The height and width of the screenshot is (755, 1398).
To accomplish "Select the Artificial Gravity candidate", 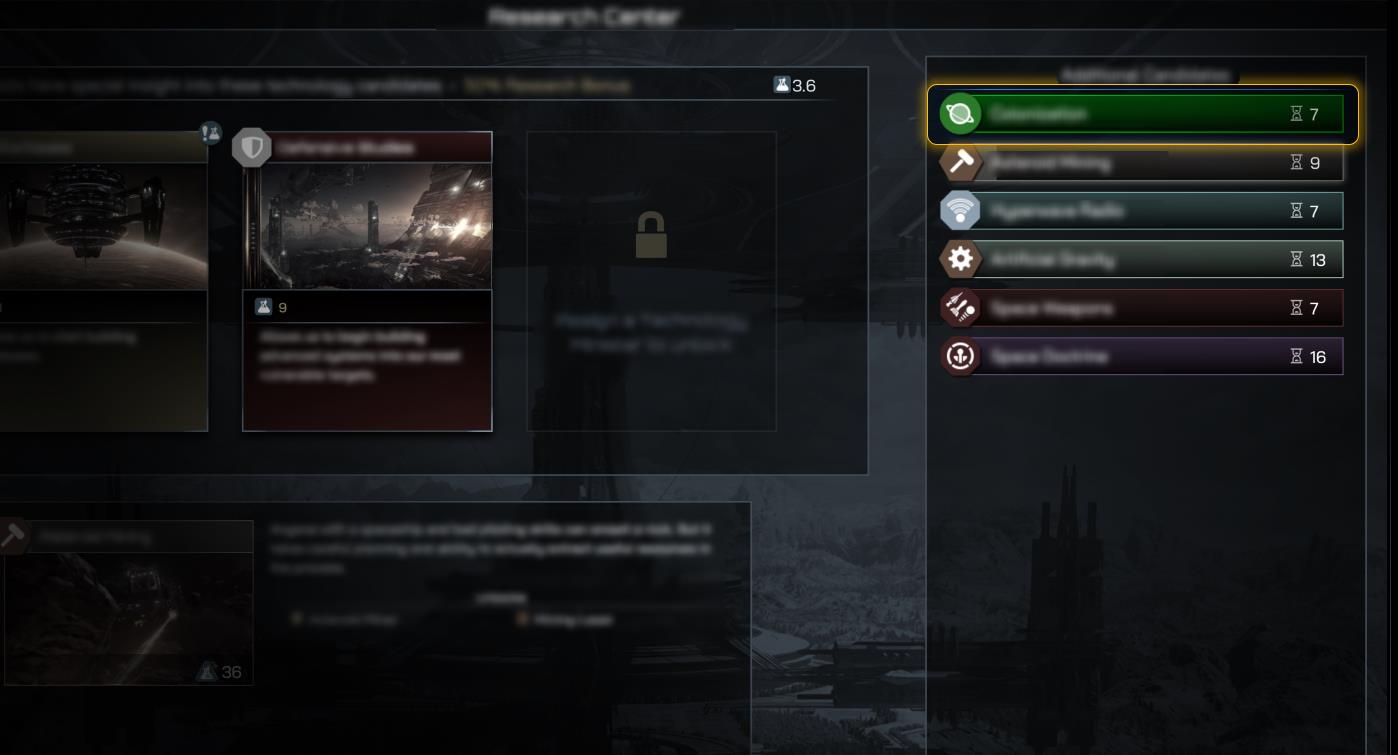I will (x=1140, y=260).
